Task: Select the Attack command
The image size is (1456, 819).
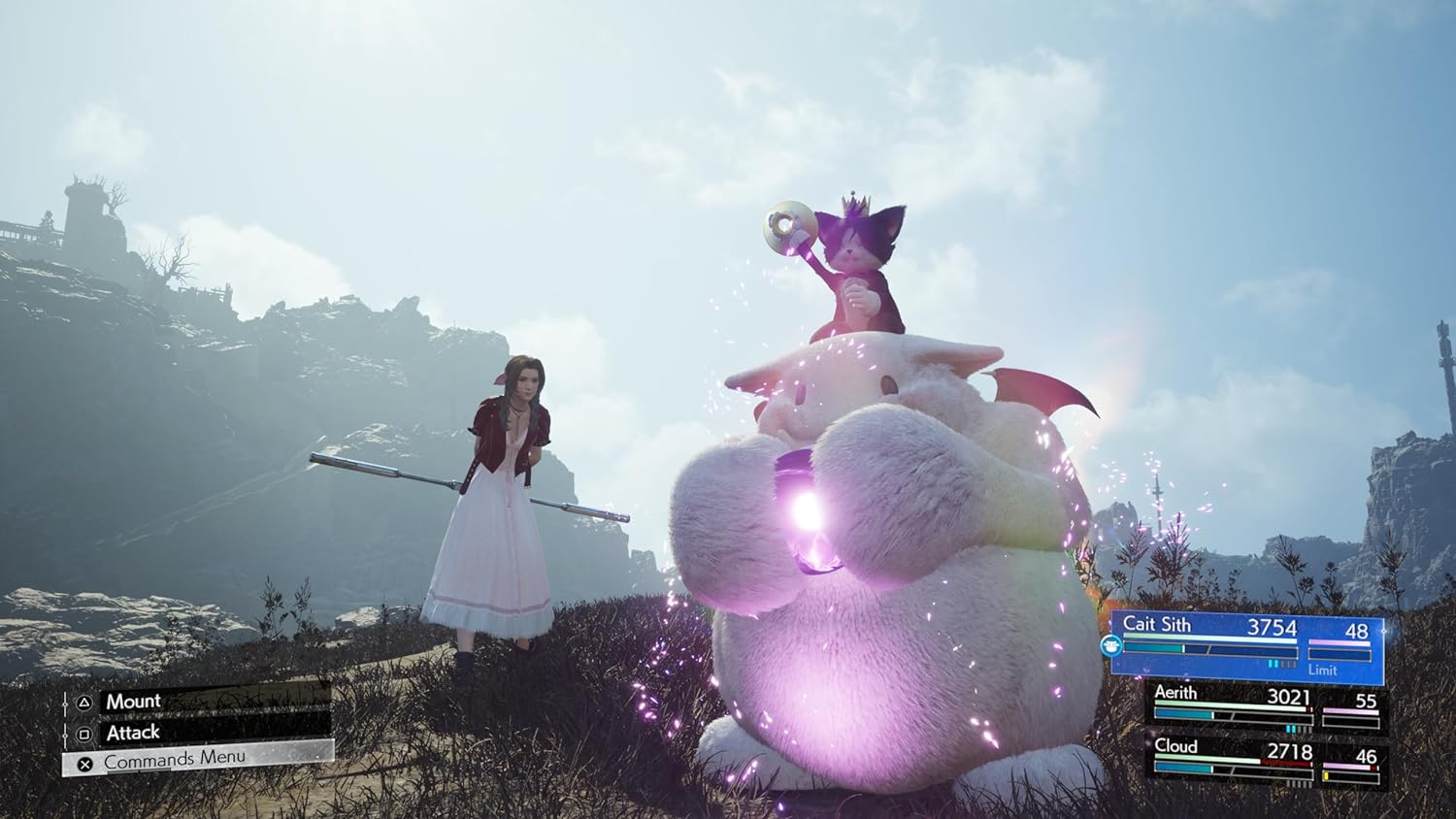Action: pos(134,733)
